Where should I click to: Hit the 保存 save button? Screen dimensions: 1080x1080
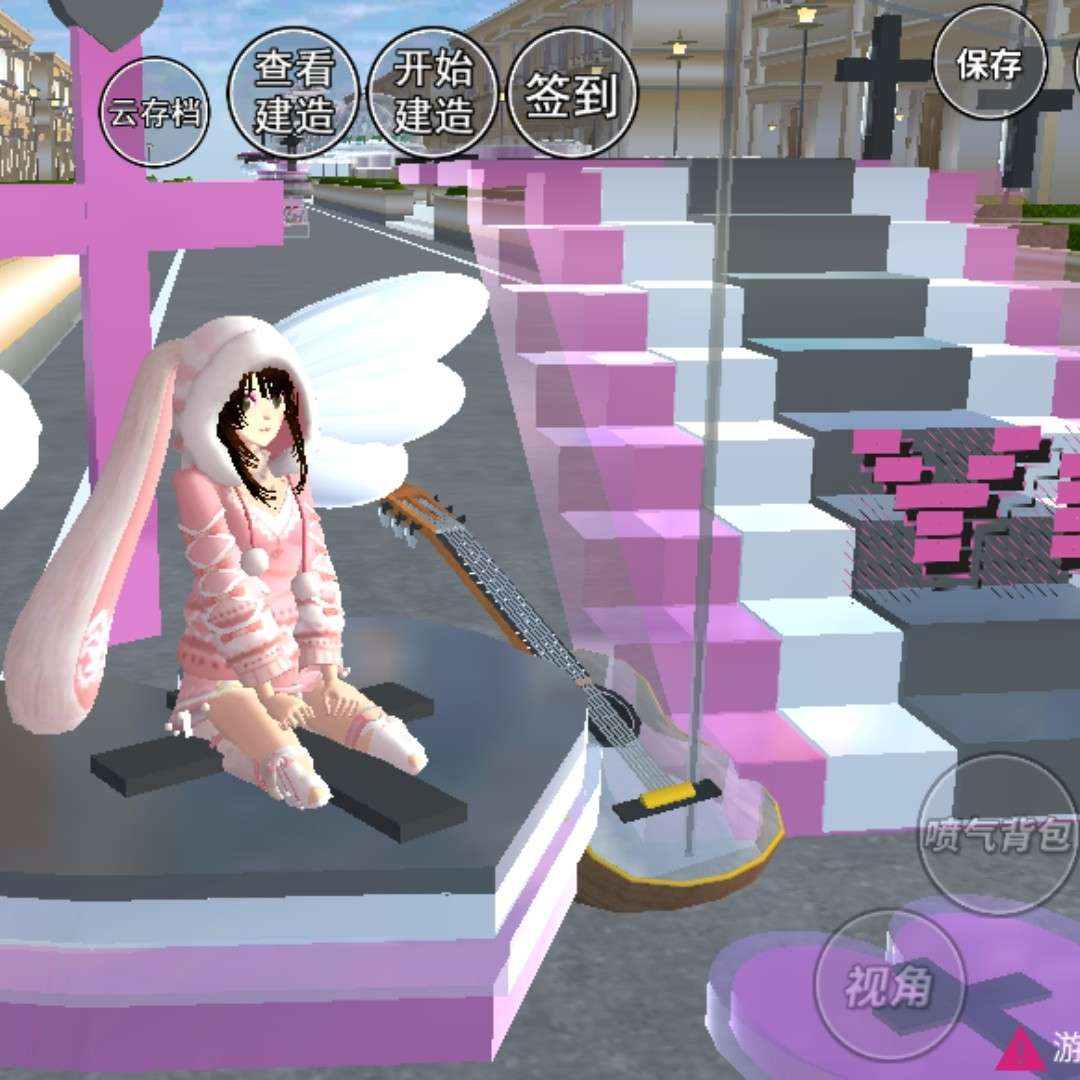(990, 65)
